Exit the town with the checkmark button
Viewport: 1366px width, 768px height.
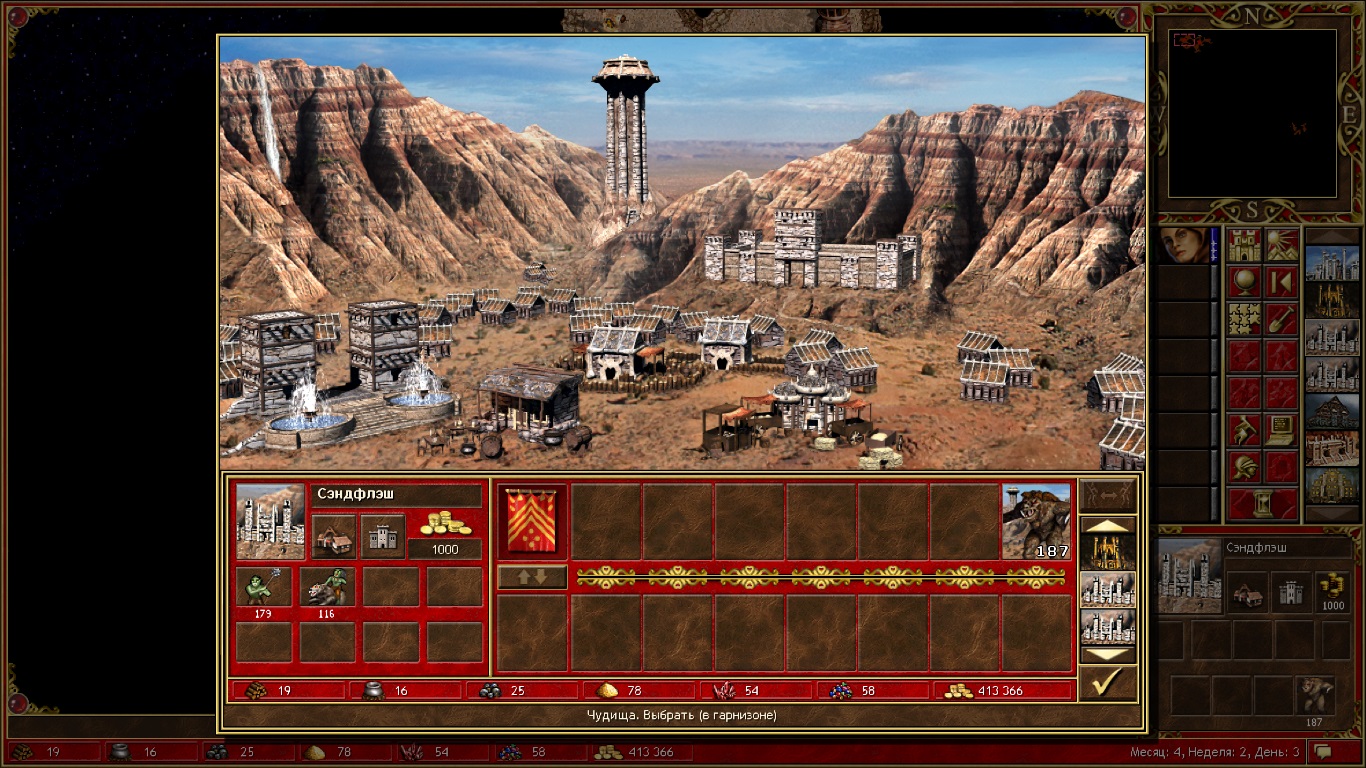point(1108,684)
